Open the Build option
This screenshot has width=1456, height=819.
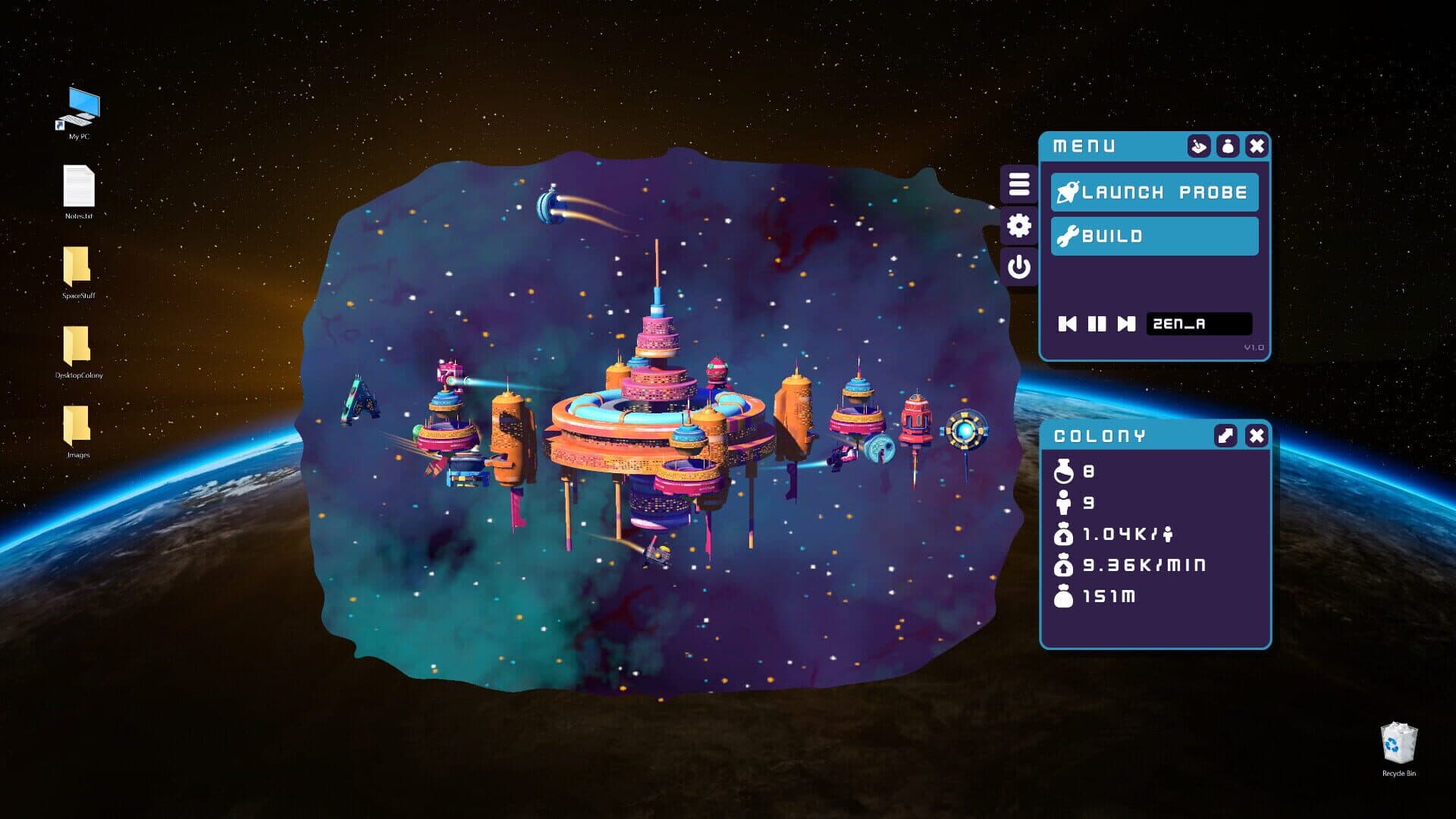pyautogui.click(x=1153, y=236)
